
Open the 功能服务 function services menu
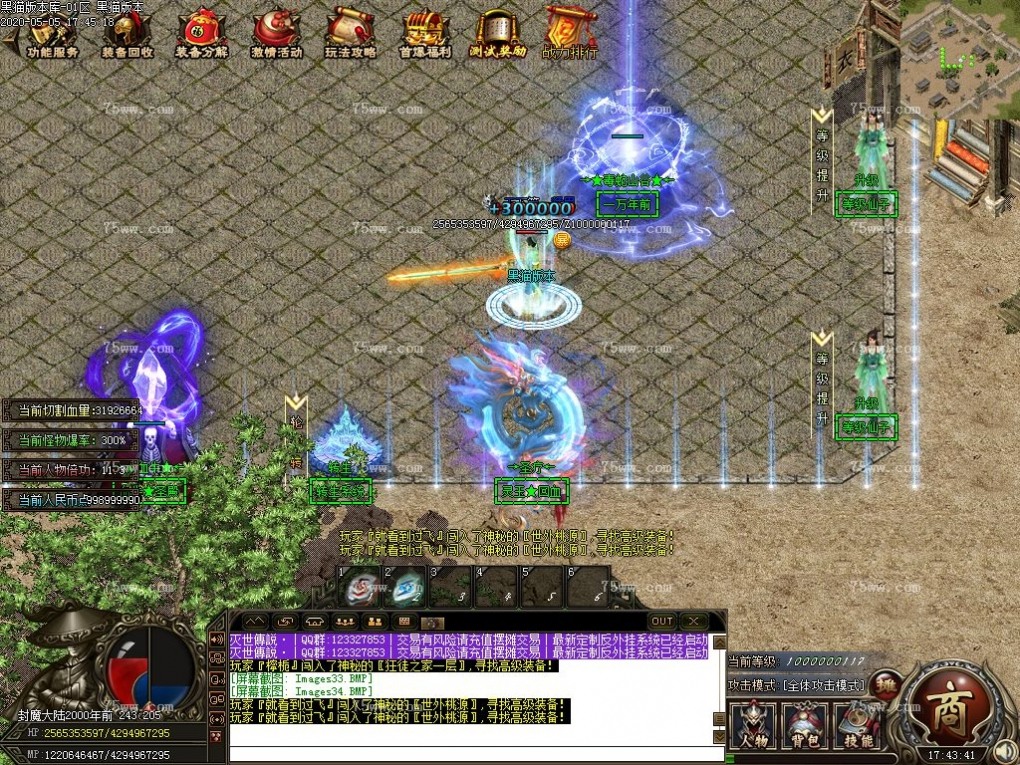(52, 34)
